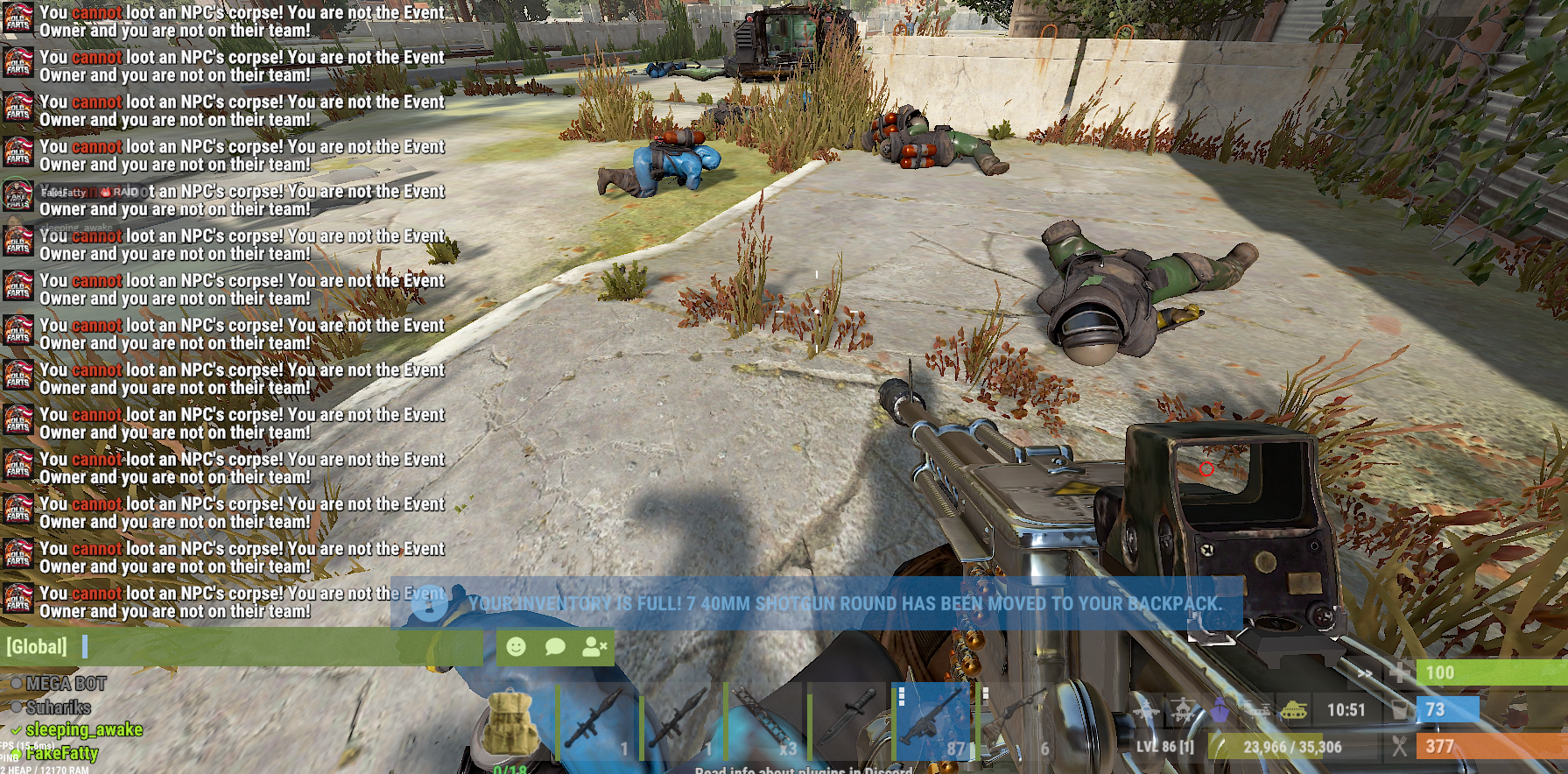Select the hotbar weapon slot showing 6
The image size is (1568, 774).
[1016, 723]
